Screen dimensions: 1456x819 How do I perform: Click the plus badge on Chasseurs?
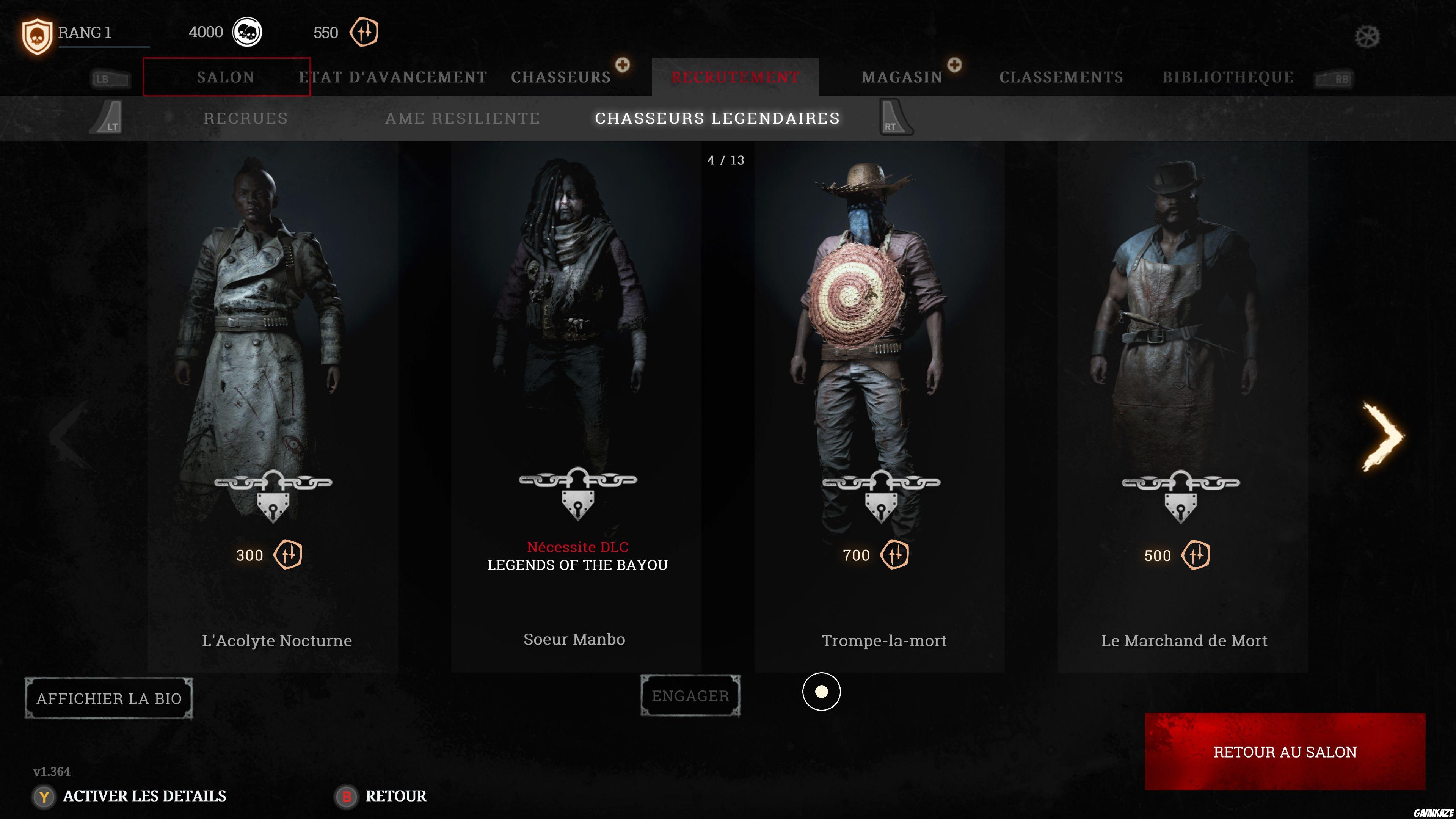tap(623, 66)
